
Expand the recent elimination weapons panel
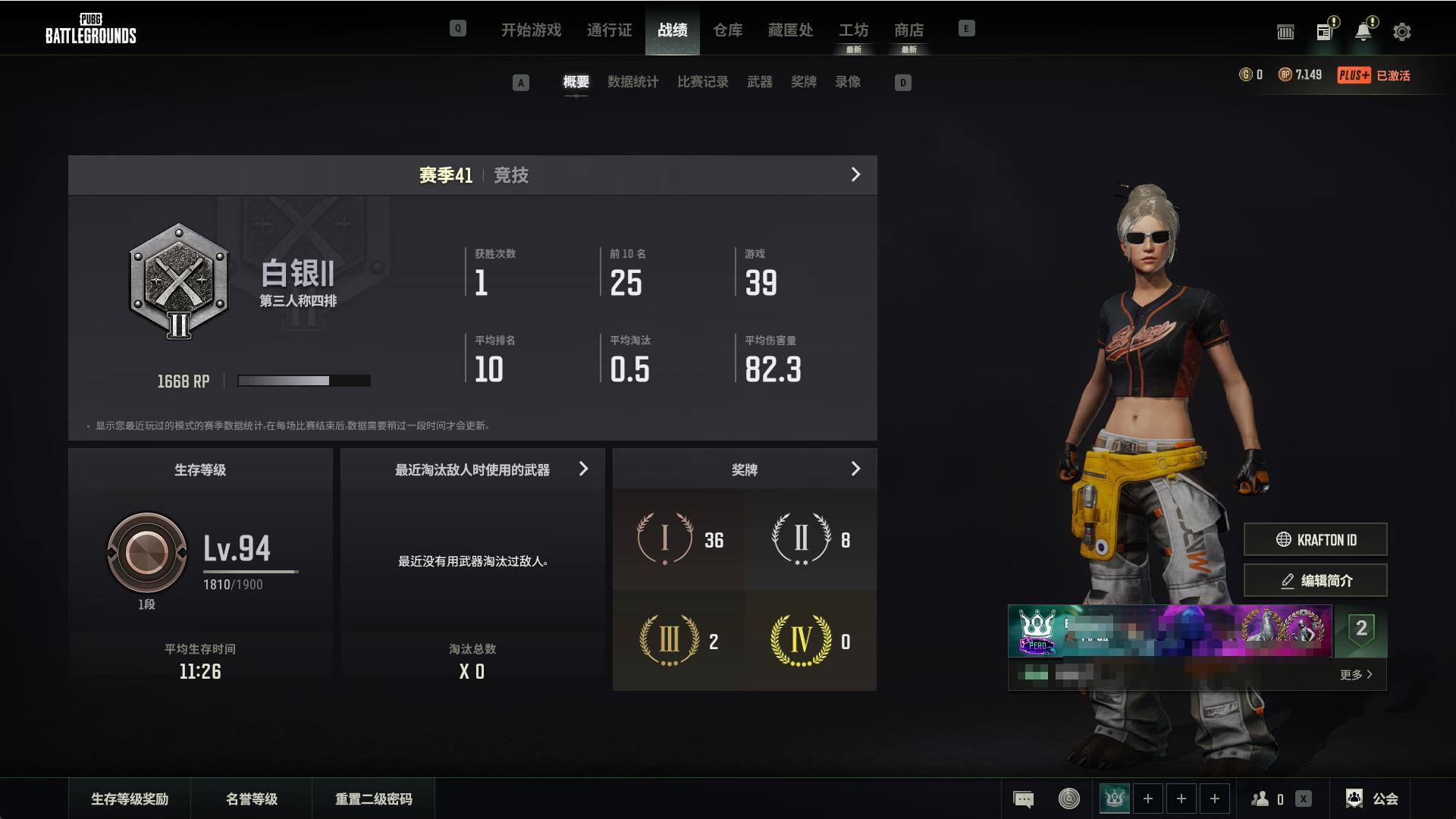click(x=583, y=469)
